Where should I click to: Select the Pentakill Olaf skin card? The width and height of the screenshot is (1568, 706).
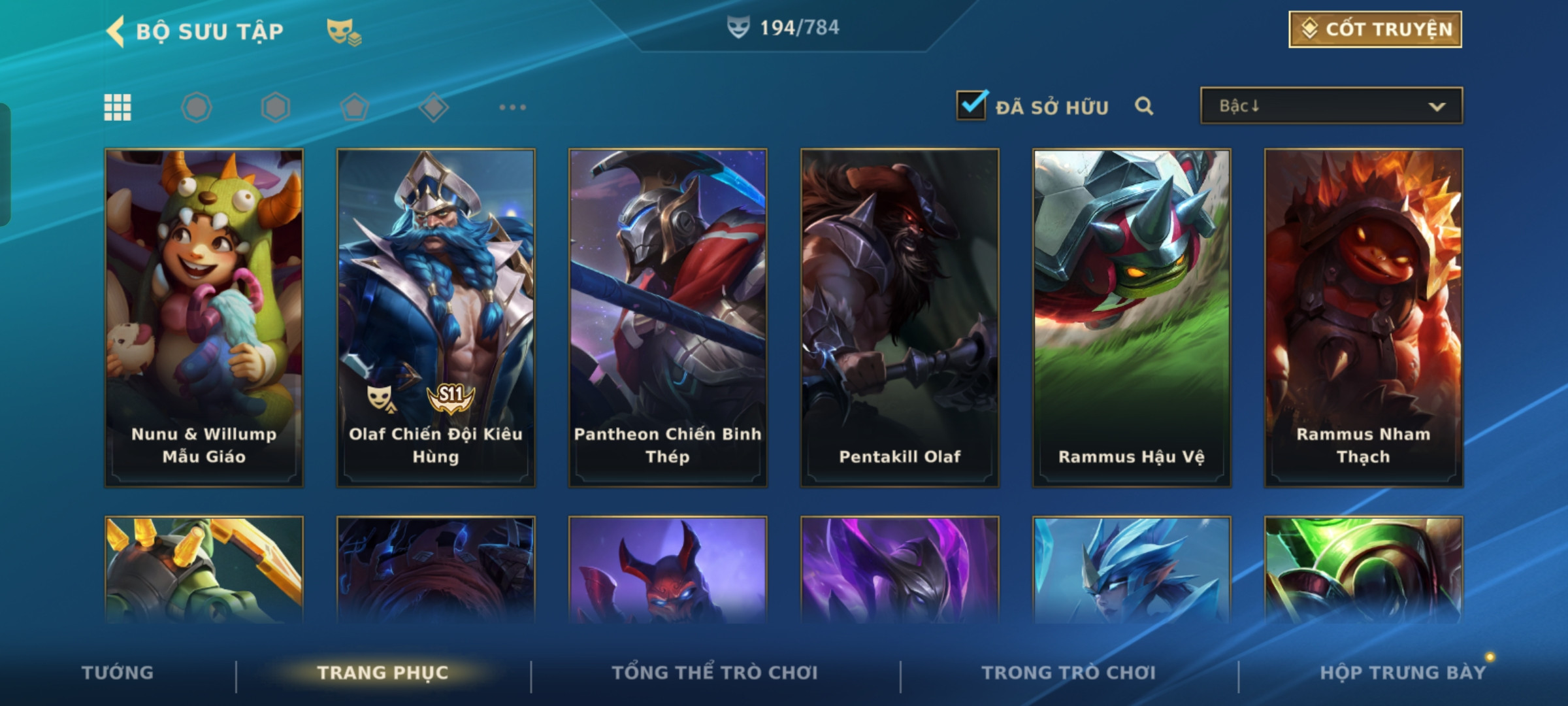[900, 318]
